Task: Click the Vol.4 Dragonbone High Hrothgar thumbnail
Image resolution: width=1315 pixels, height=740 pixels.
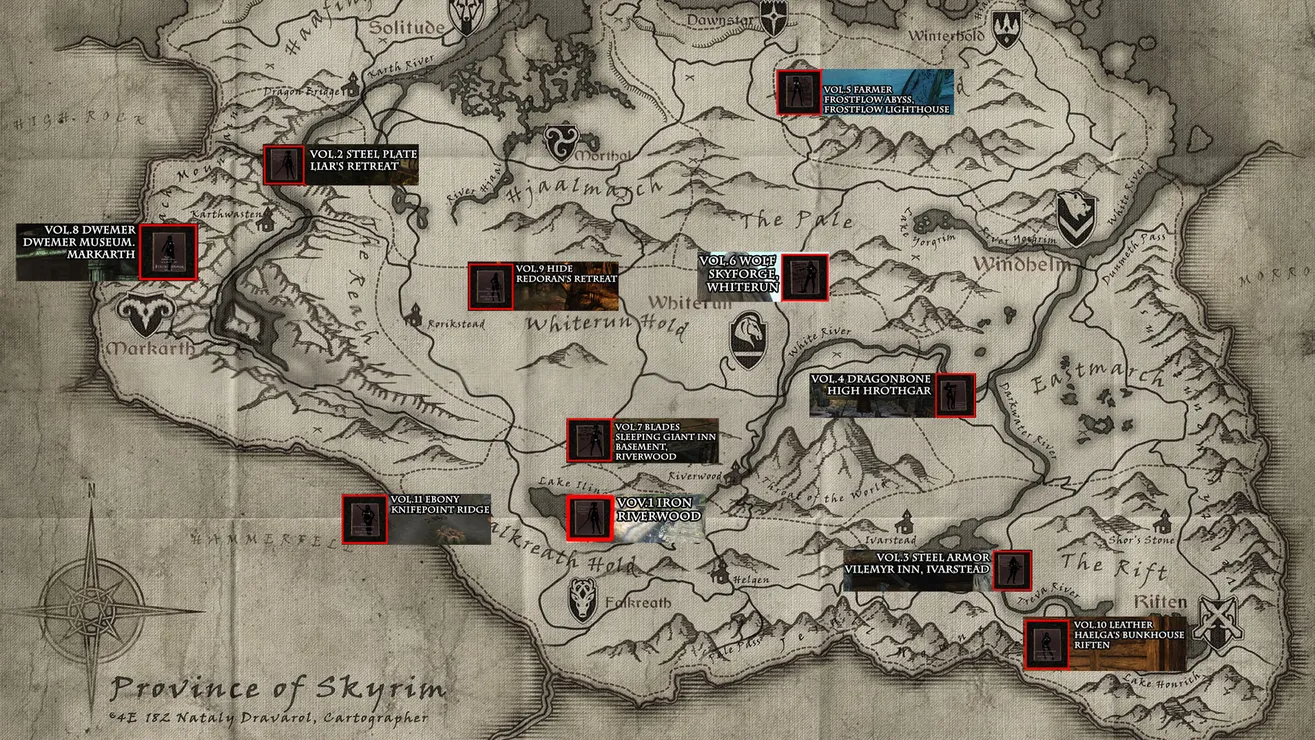Action: [954, 396]
